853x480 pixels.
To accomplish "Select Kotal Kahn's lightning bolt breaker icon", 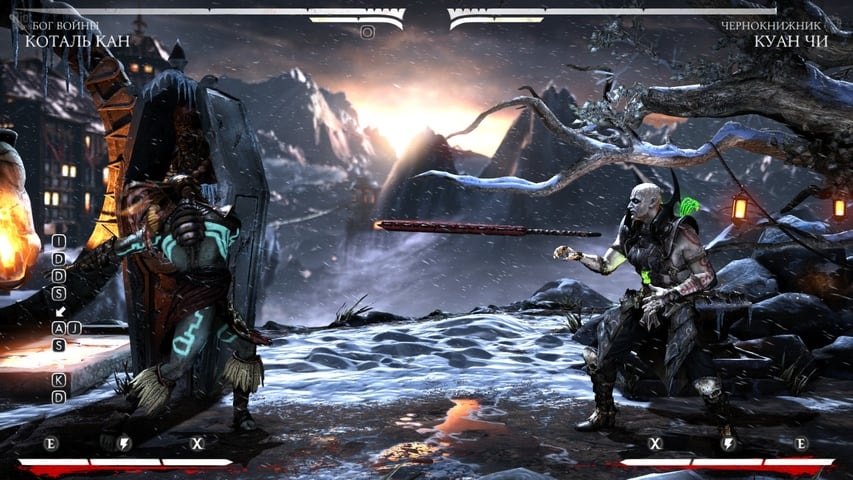I will (x=125, y=443).
